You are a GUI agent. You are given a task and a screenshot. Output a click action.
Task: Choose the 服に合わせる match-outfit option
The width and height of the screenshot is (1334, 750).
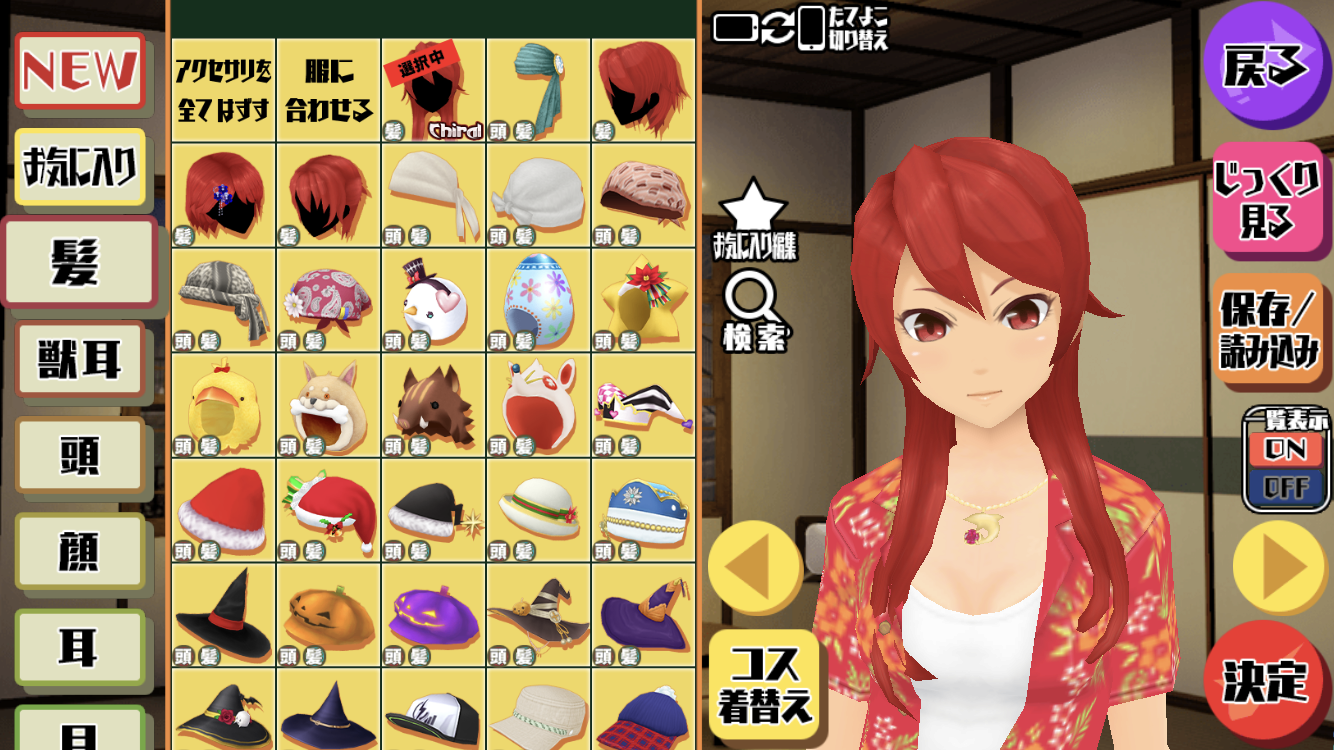click(329, 90)
